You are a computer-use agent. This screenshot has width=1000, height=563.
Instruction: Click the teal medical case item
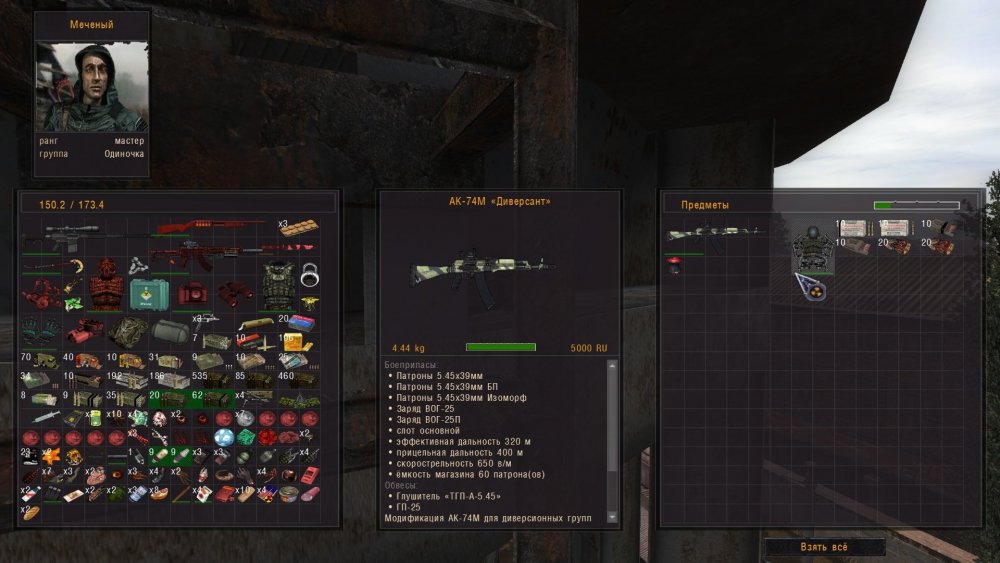click(148, 295)
